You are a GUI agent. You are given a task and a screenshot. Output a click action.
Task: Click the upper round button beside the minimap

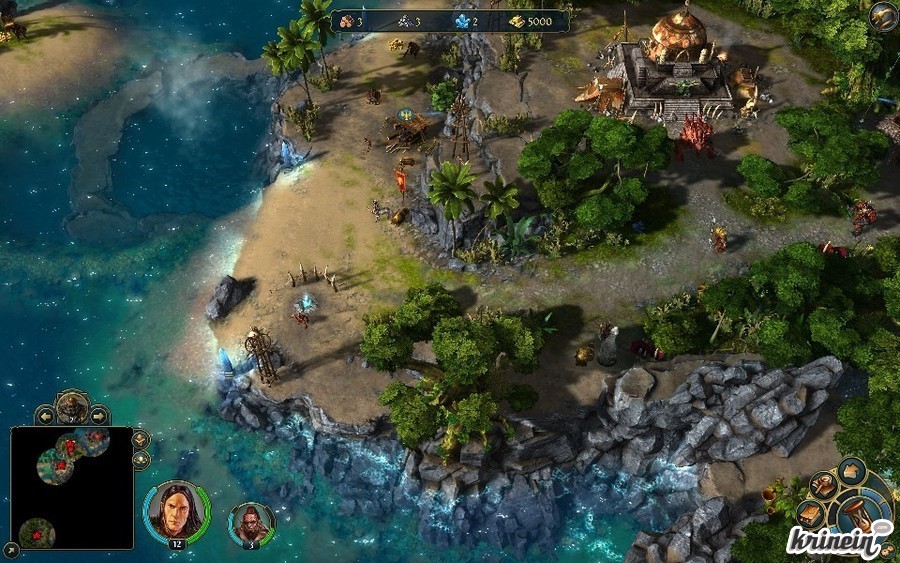pos(140,439)
